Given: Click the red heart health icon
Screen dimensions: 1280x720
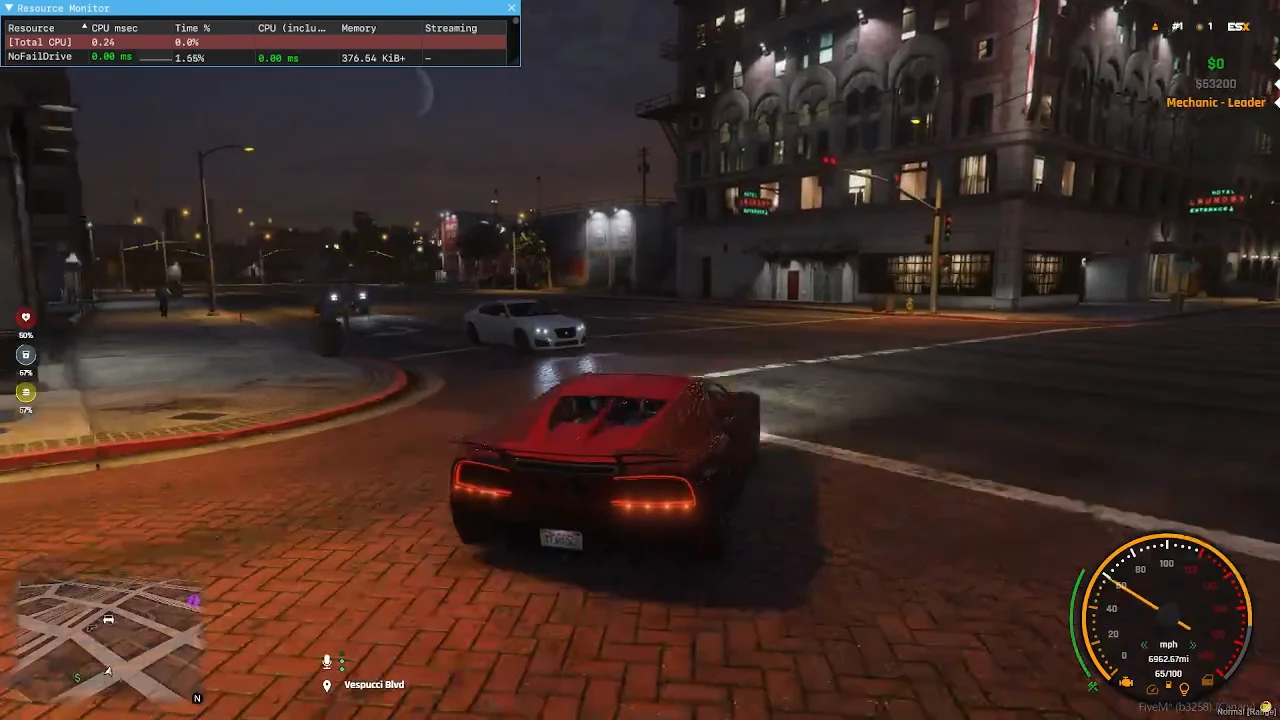Looking at the screenshot, I should [26, 318].
